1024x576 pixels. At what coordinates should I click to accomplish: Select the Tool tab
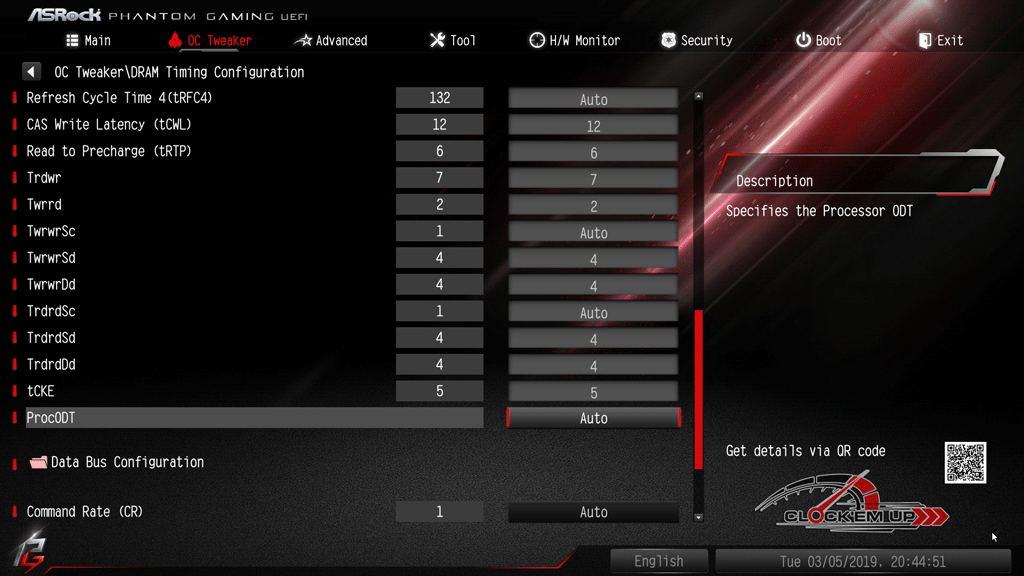pos(453,40)
